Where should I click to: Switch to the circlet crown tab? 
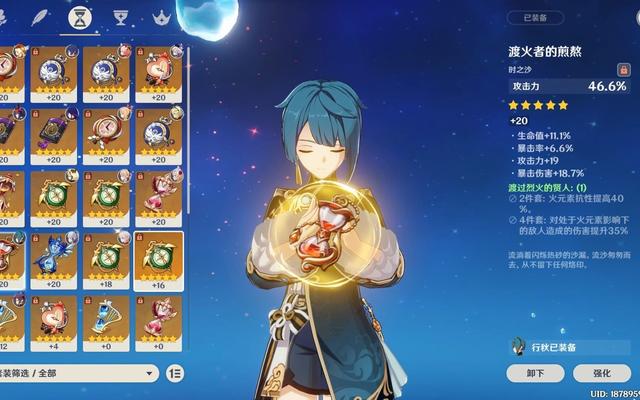click(x=160, y=18)
